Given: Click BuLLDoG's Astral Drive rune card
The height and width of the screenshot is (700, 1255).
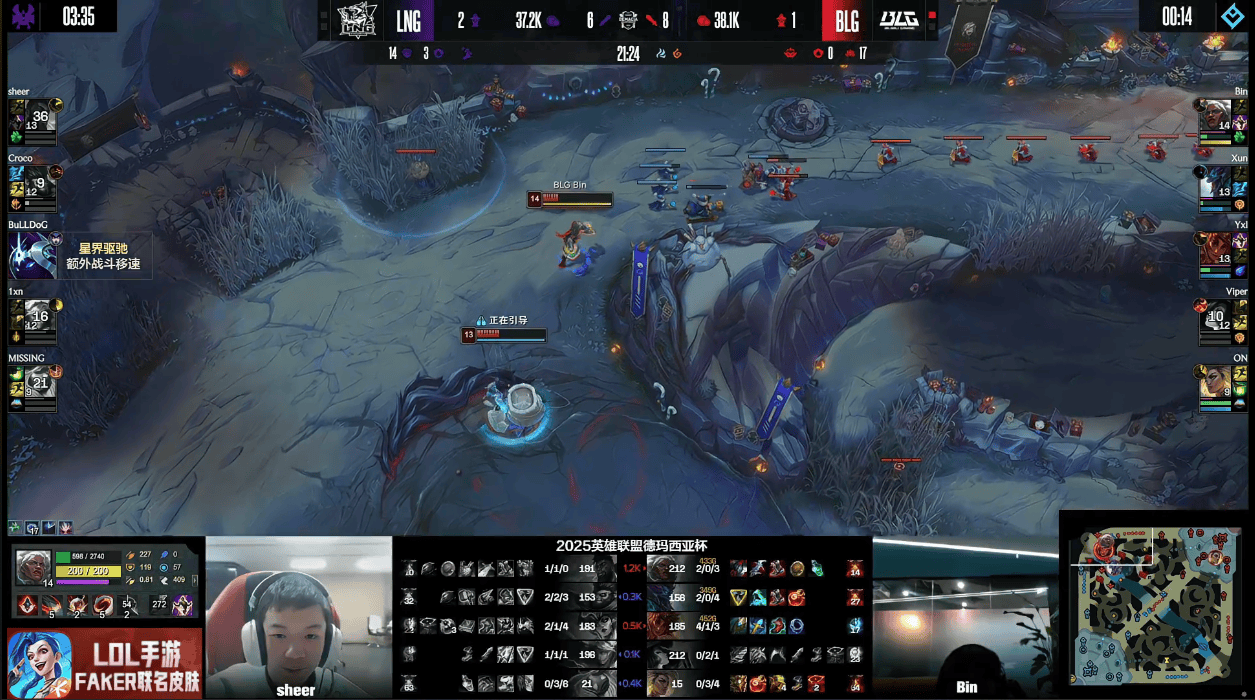Looking at the screenshot, I should pyautogui.click(x=80, y=256).
